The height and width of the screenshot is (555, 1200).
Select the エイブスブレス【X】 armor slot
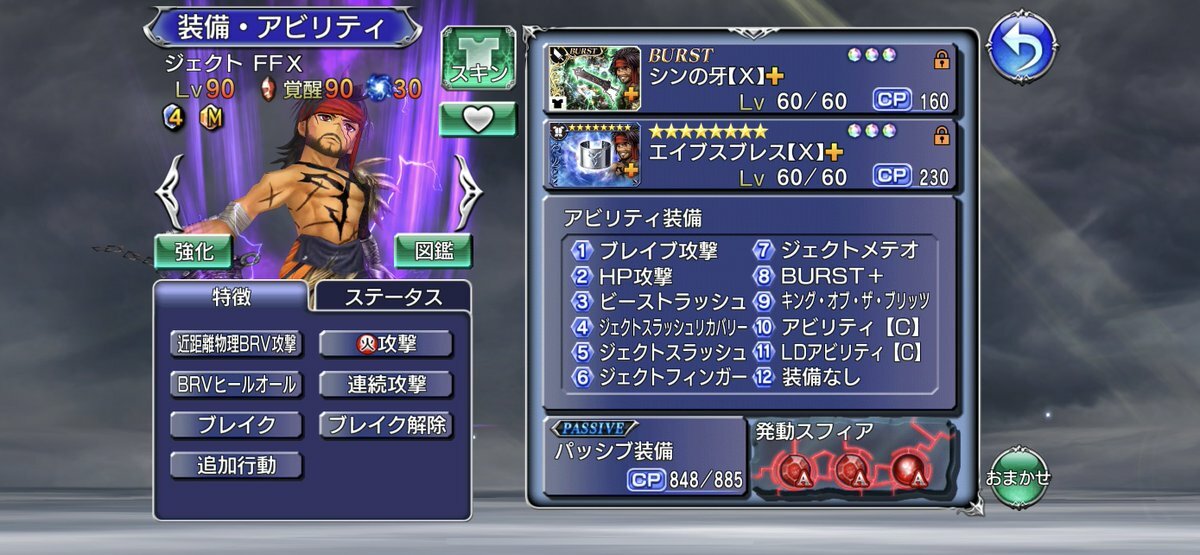click(x=748, y=154)
